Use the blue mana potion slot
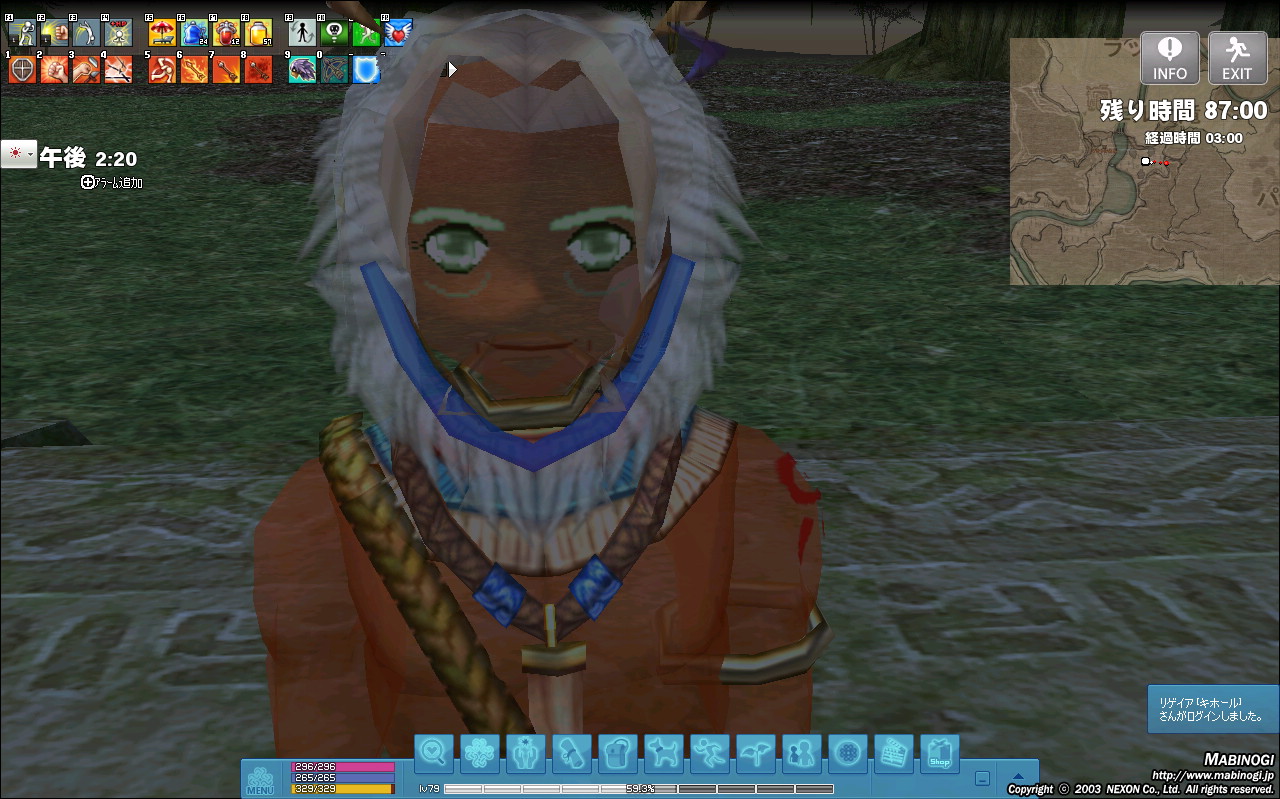1280x799 pixels. pyautogui.click(x=194, y=33)
